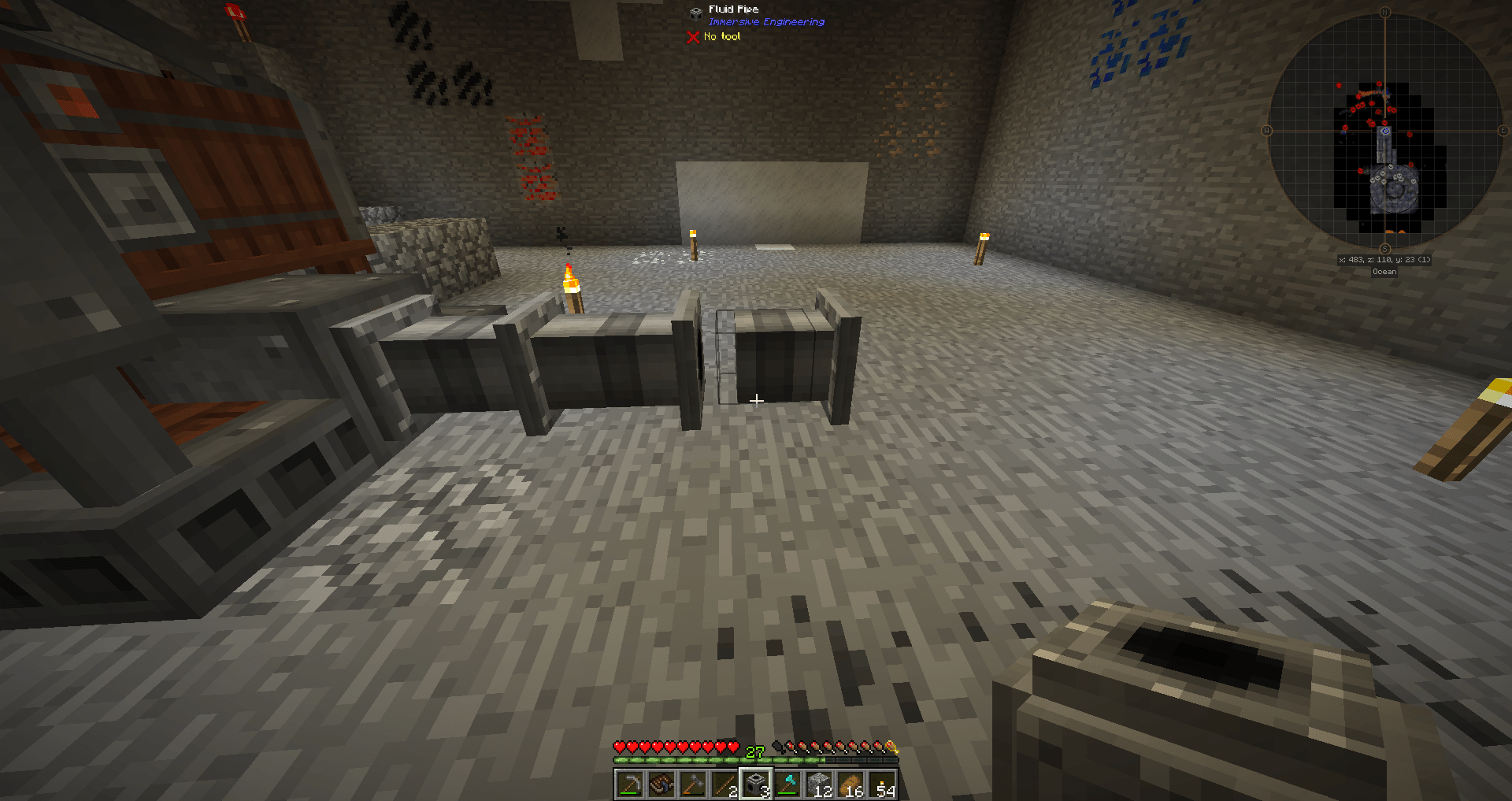Open the Engineer's Manual book in the hotbar
This screenshot has width=1512, height=801.
point(661,784)
